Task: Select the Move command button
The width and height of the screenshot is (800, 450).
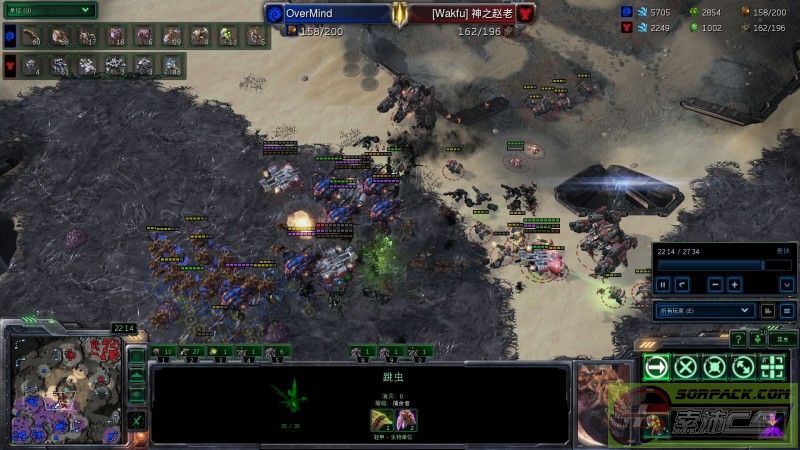Action: tap(655, 366)
